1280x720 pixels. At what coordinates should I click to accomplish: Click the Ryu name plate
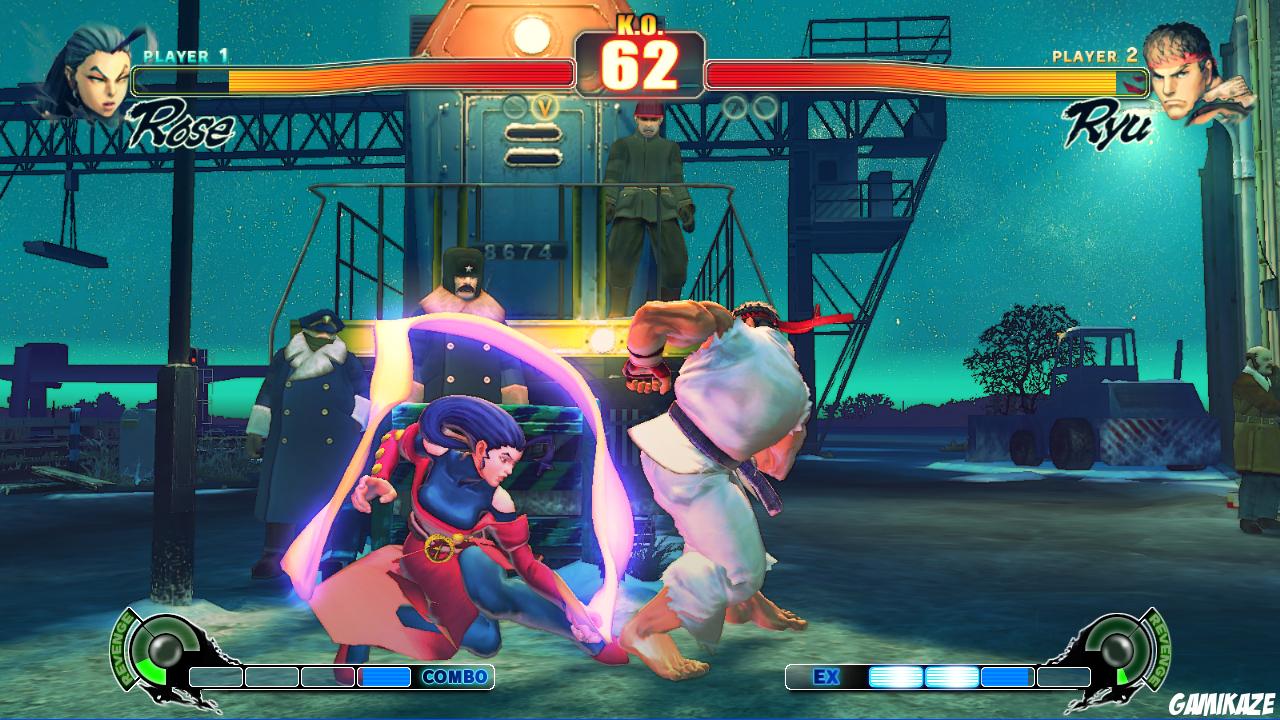pyautogui.click(x=1105, y=122)
